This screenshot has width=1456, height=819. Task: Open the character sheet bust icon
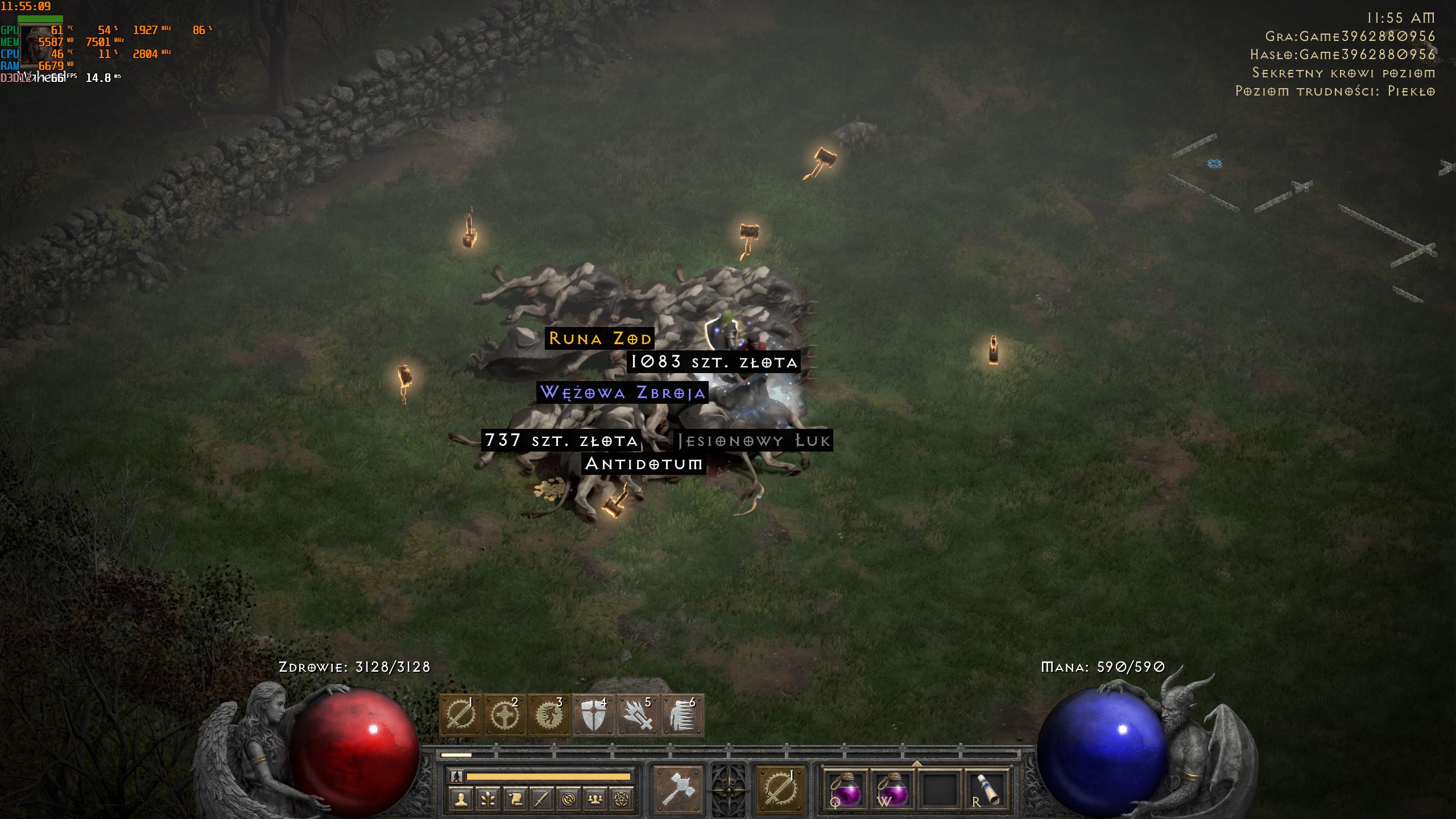pos(461,800)
